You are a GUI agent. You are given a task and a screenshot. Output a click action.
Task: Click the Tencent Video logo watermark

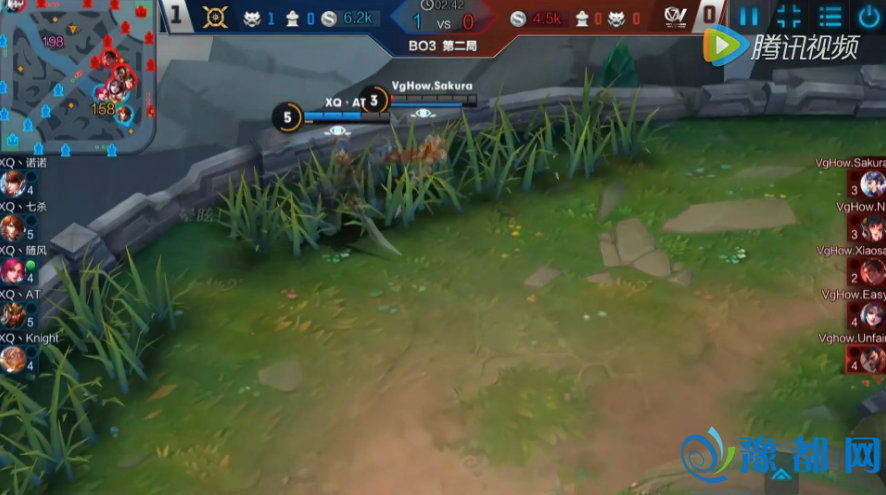point(781,46)
